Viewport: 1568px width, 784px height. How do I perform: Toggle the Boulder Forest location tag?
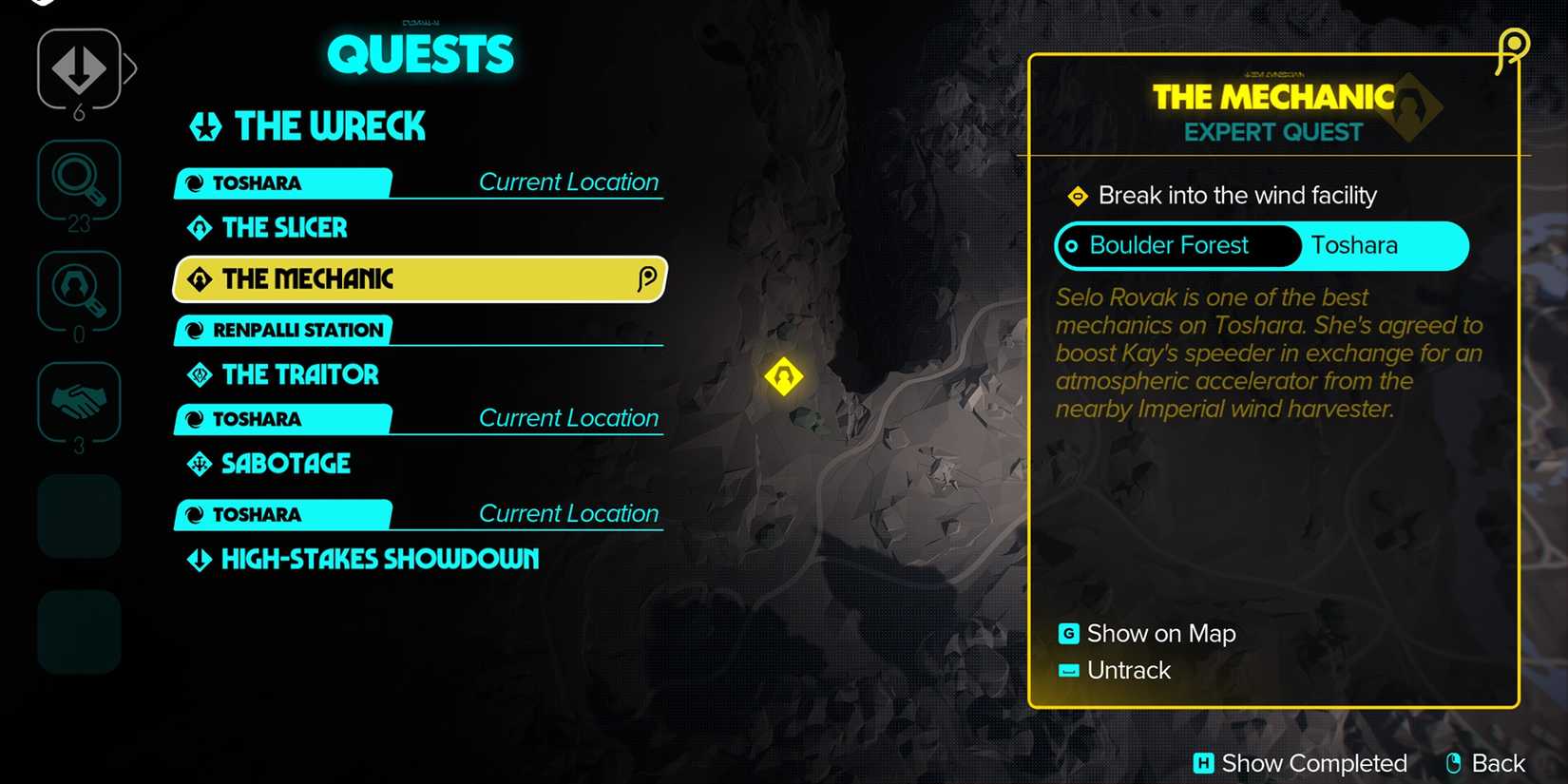(1176, 245)
